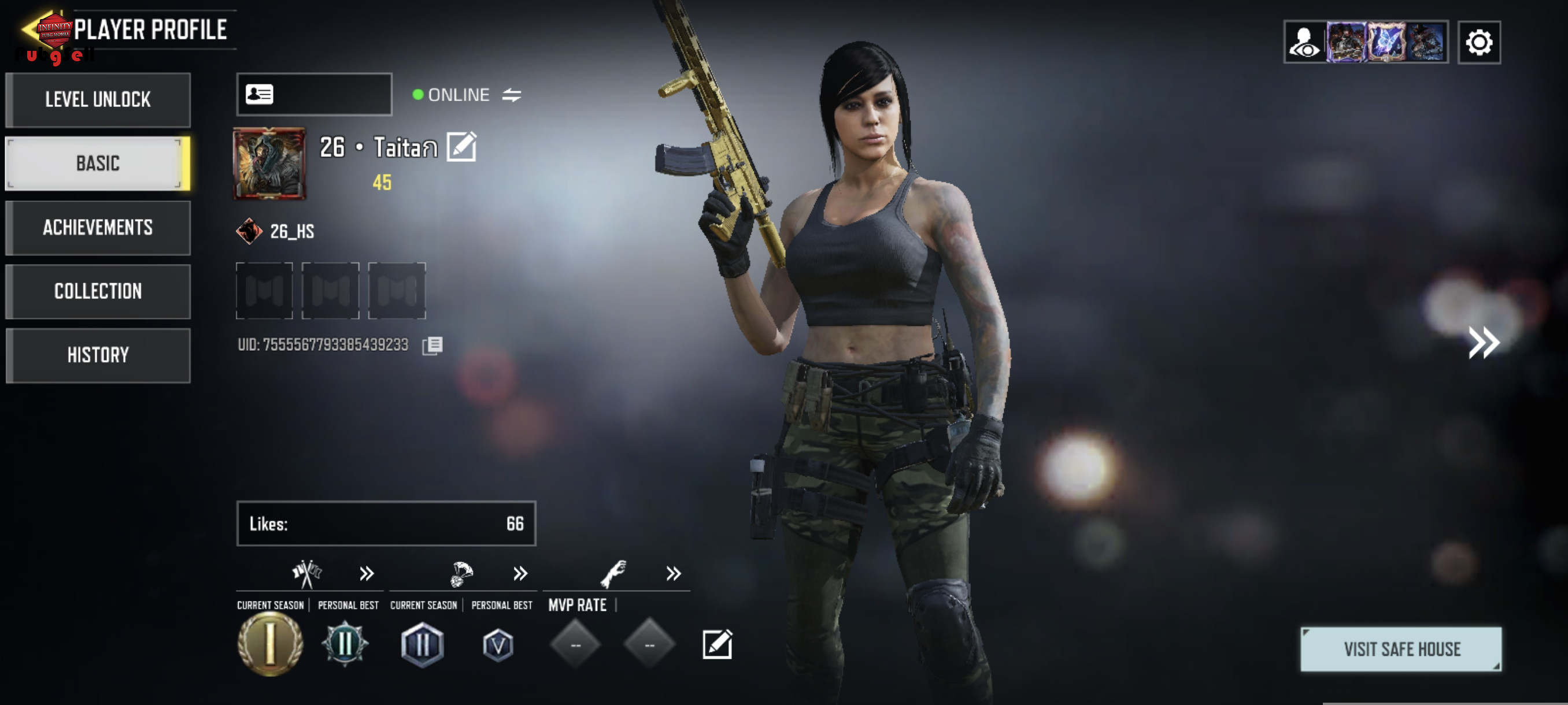Open the gear settings icon

click(x=1478, y=43)
